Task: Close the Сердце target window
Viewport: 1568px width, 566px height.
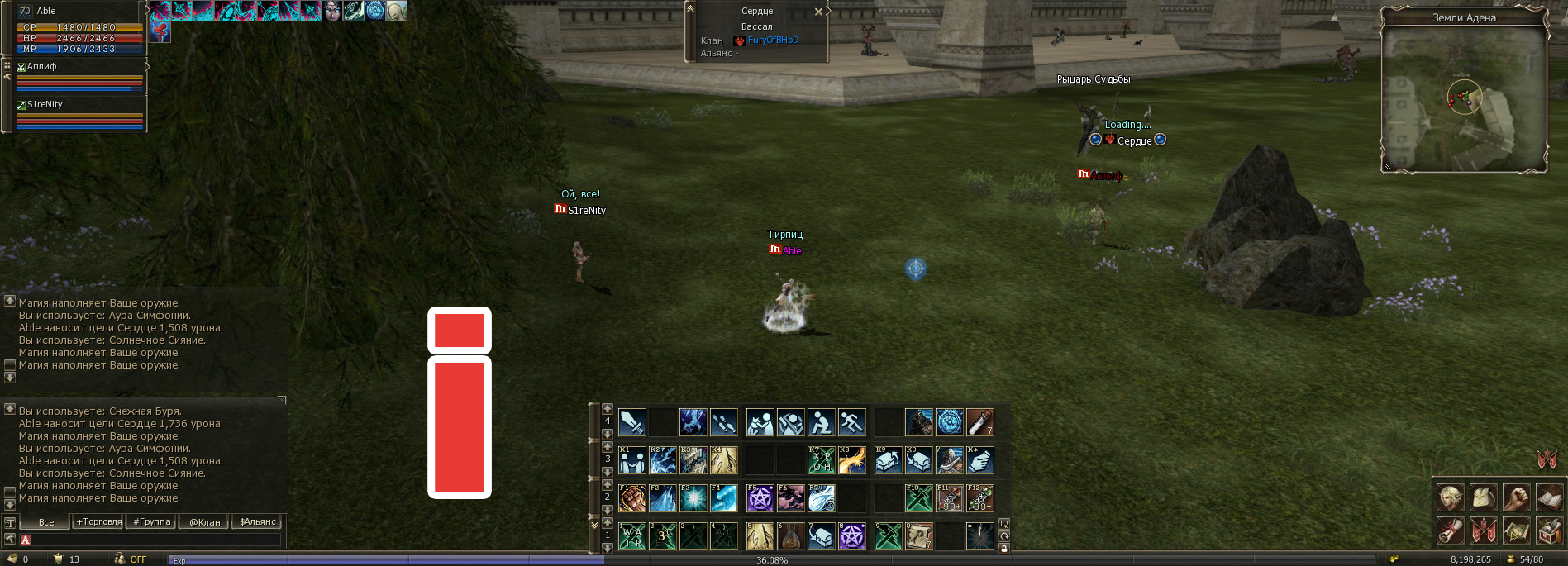Action: coord(818,12)
